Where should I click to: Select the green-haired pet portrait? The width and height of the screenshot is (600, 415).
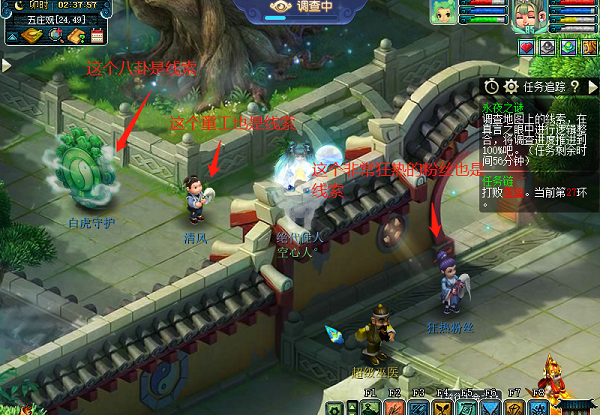441,11
